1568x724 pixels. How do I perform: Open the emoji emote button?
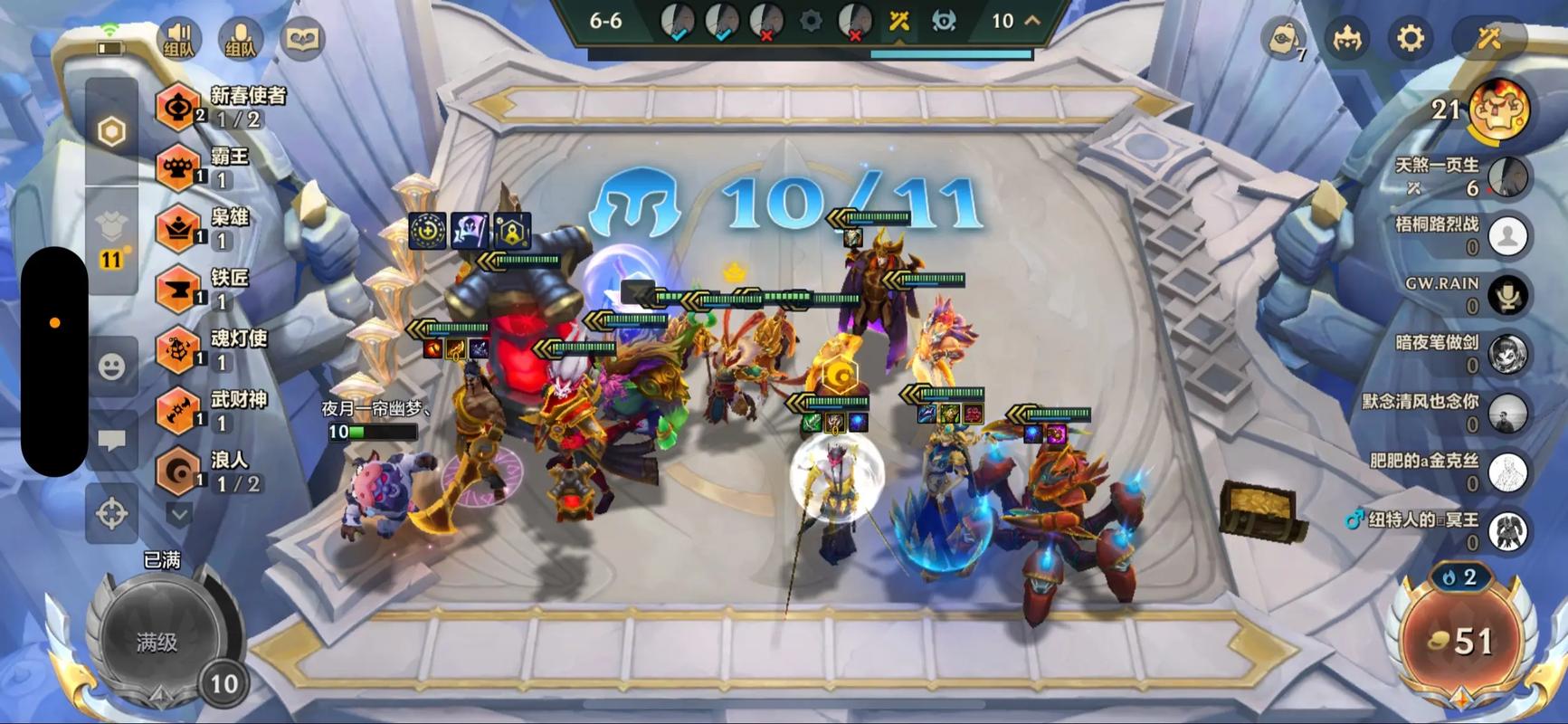pos(111,367)
